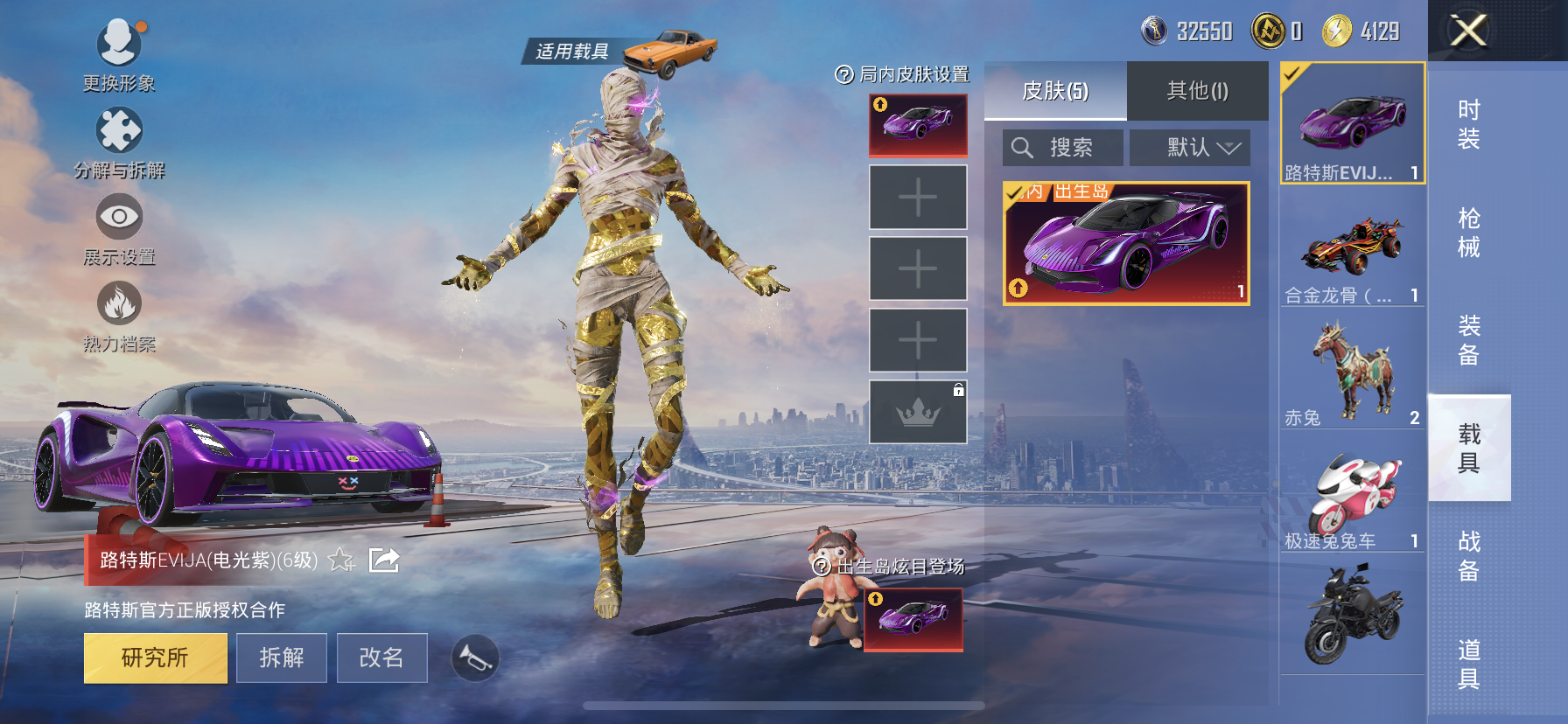Honk the car horn icon

(475, 658)
